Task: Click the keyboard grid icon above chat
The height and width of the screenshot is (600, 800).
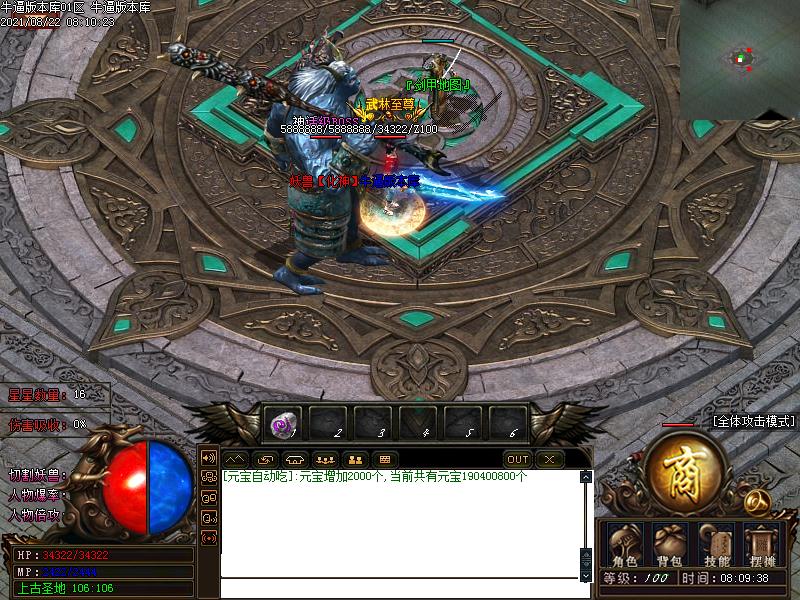Action: tap(385, 459)
